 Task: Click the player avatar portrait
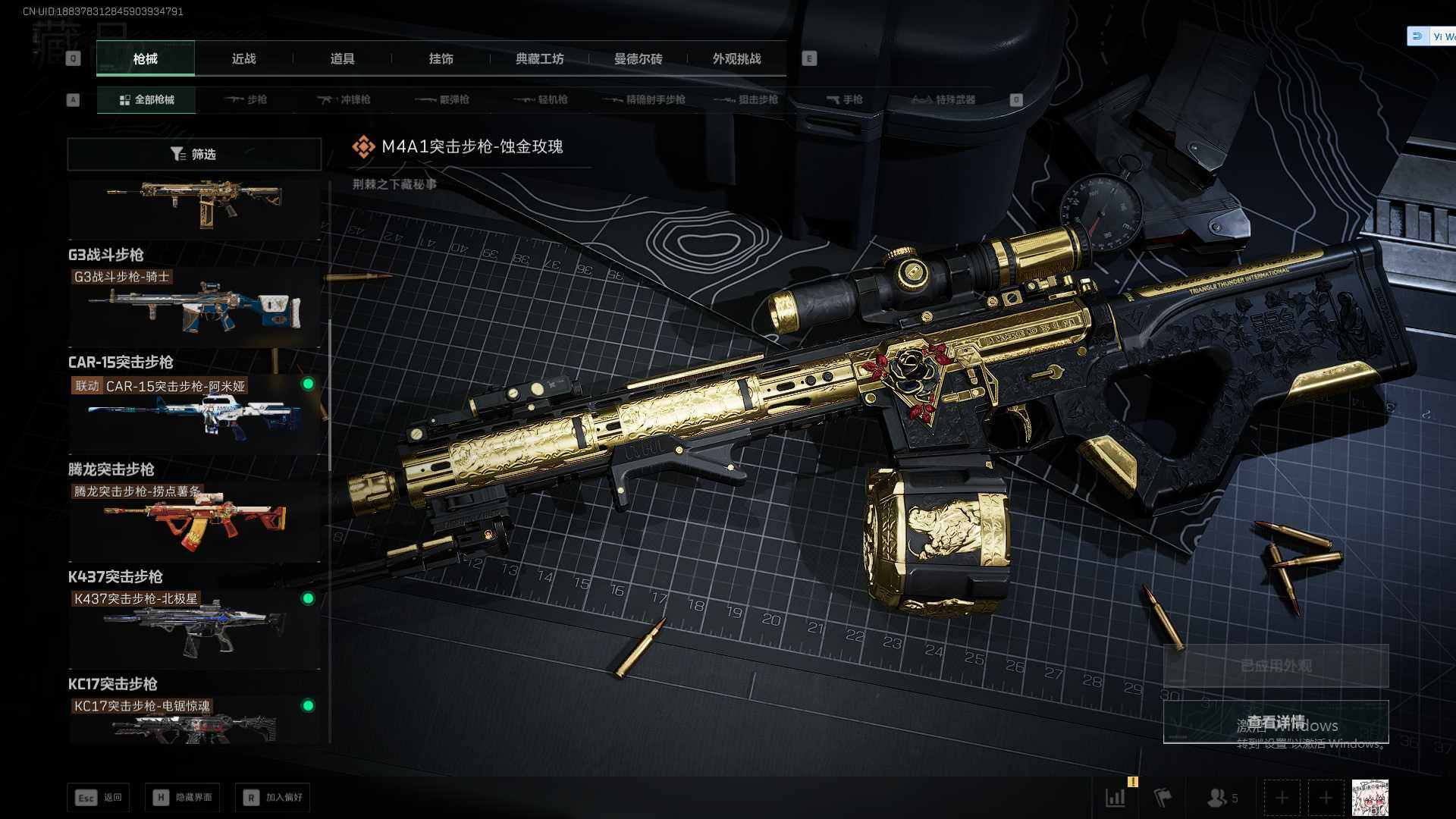(1370, 798)
